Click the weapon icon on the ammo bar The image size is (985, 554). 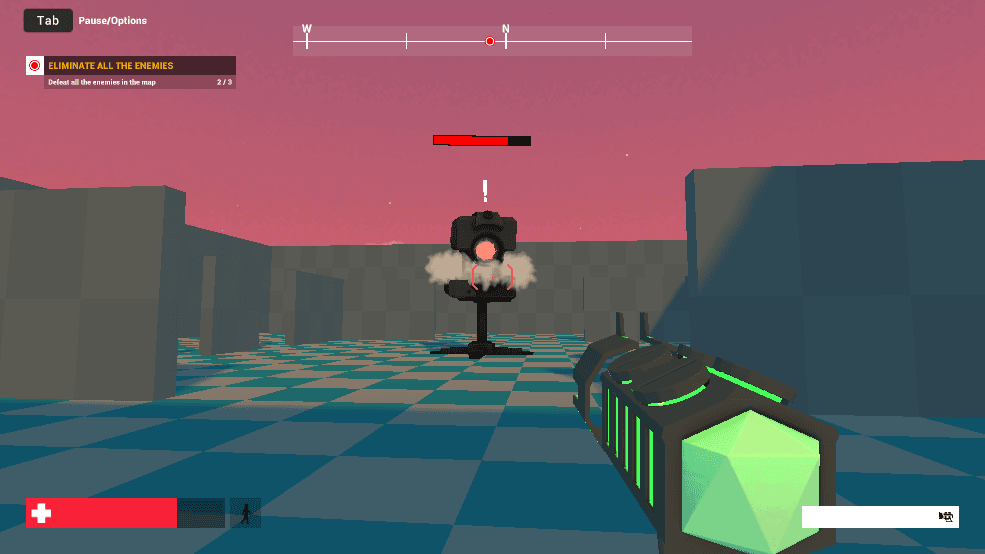pyautogui.click(x=946, y=516)
